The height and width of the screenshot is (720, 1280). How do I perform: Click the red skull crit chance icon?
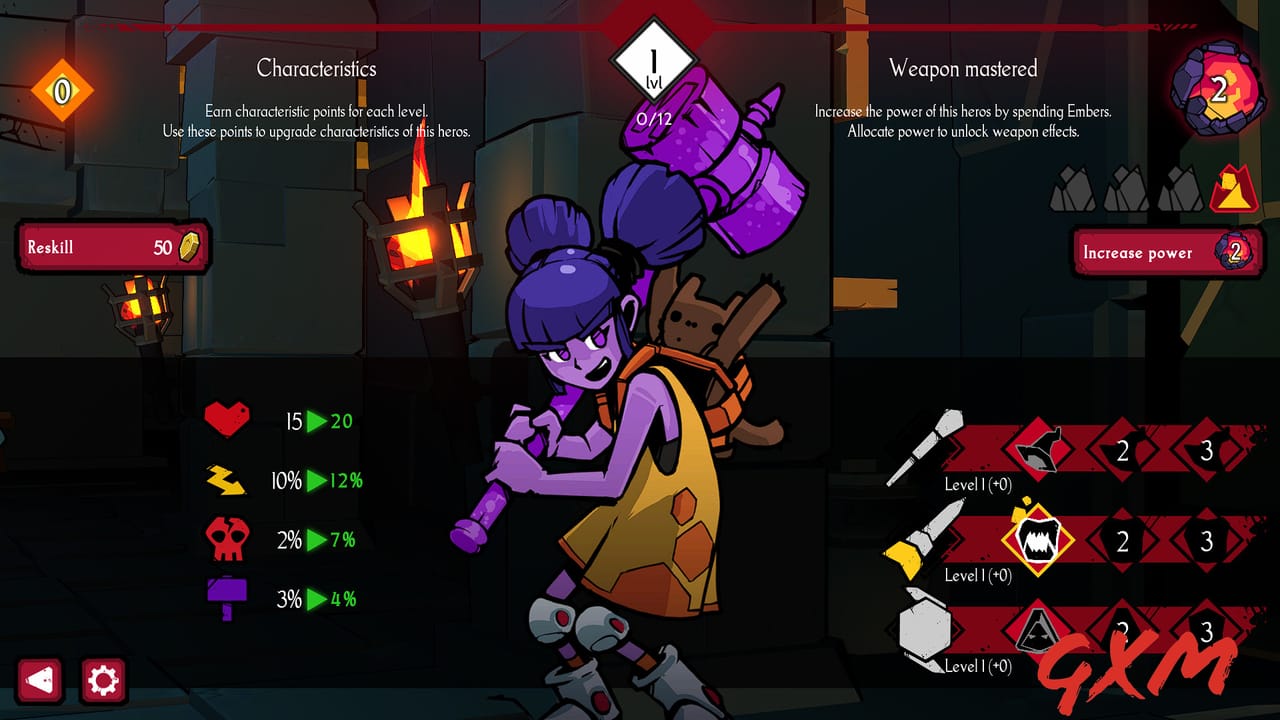tap(228, 540)
